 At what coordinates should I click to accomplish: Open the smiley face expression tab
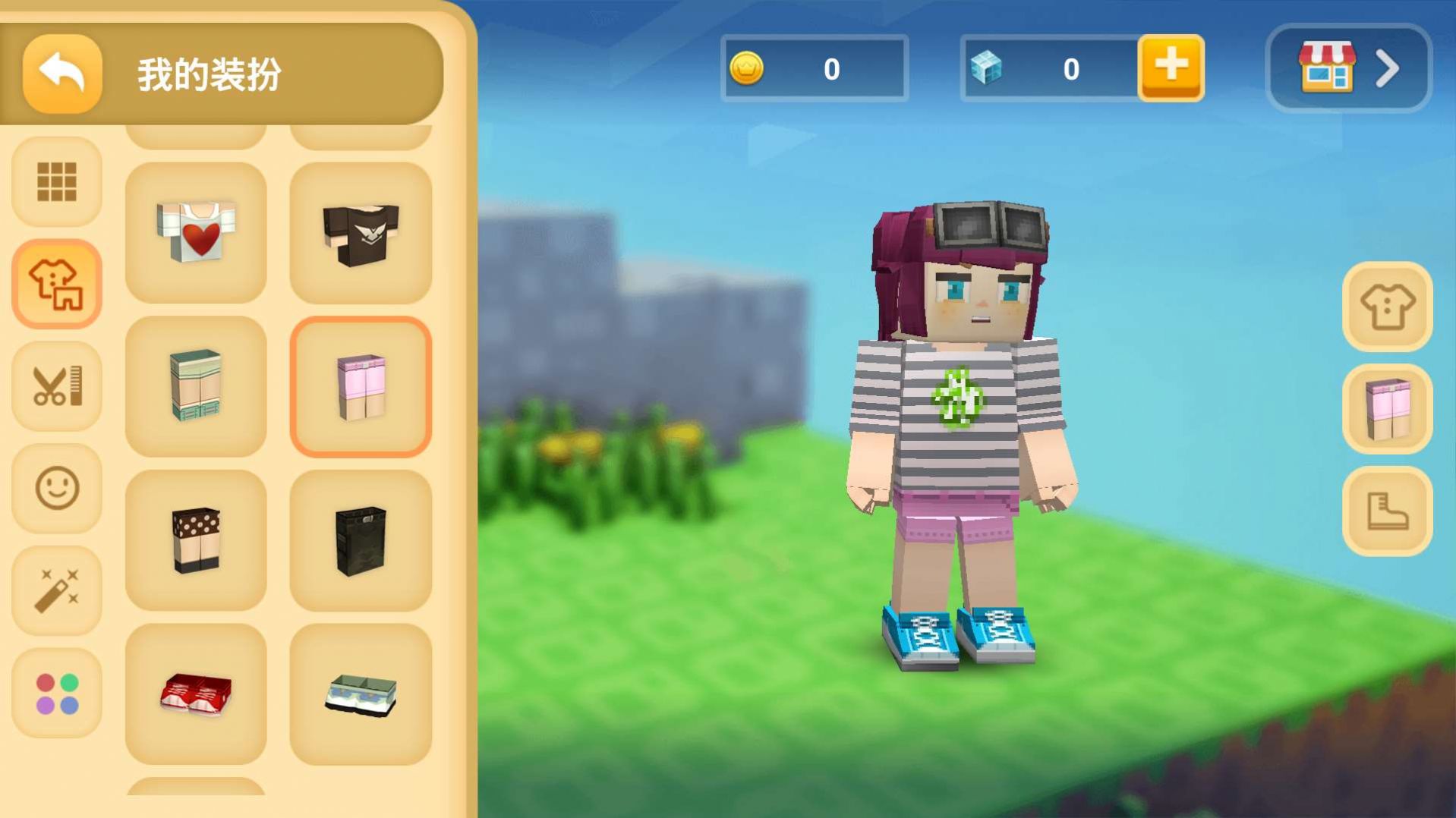(x=57, y=488)
